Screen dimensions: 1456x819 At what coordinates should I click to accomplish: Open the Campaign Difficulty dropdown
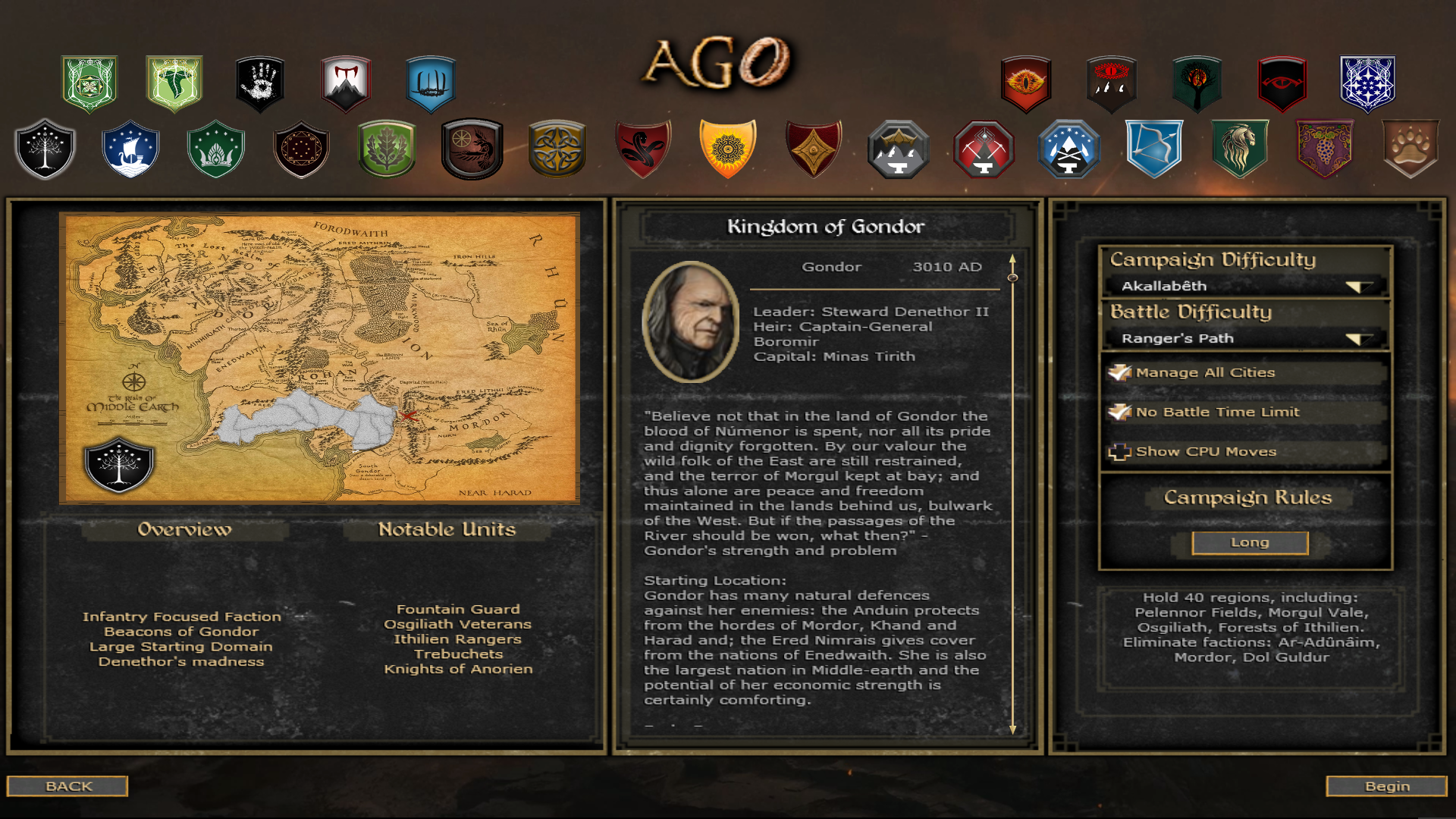point(1359,286)
